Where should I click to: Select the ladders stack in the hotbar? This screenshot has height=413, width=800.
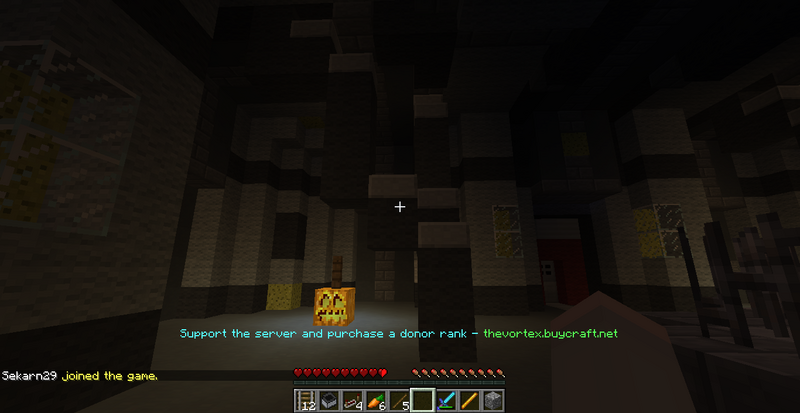click(x=305, y=401)
